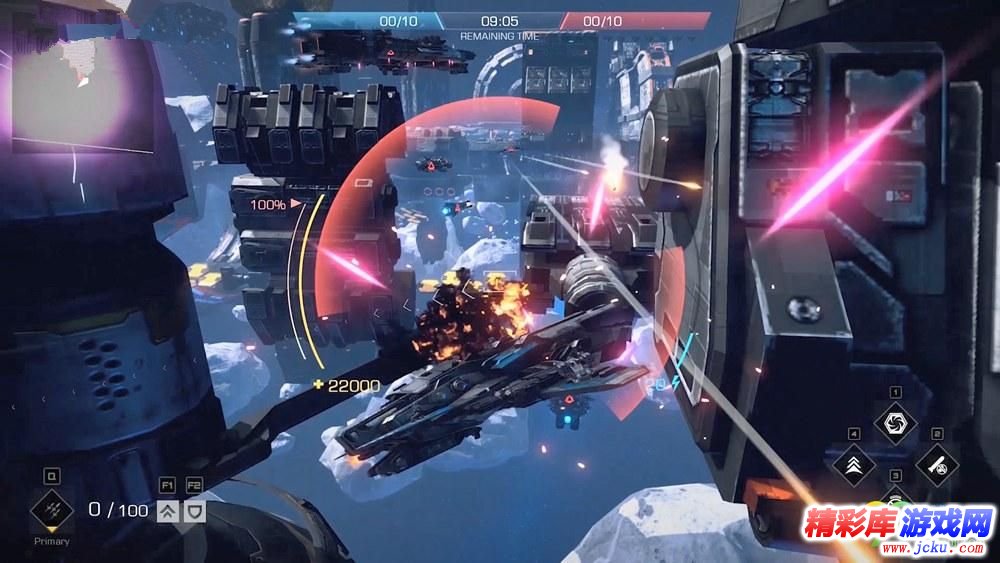Select the Primary weapon diamond icon
Viewport: 1000px width, 563px height.
pos(51,510)
